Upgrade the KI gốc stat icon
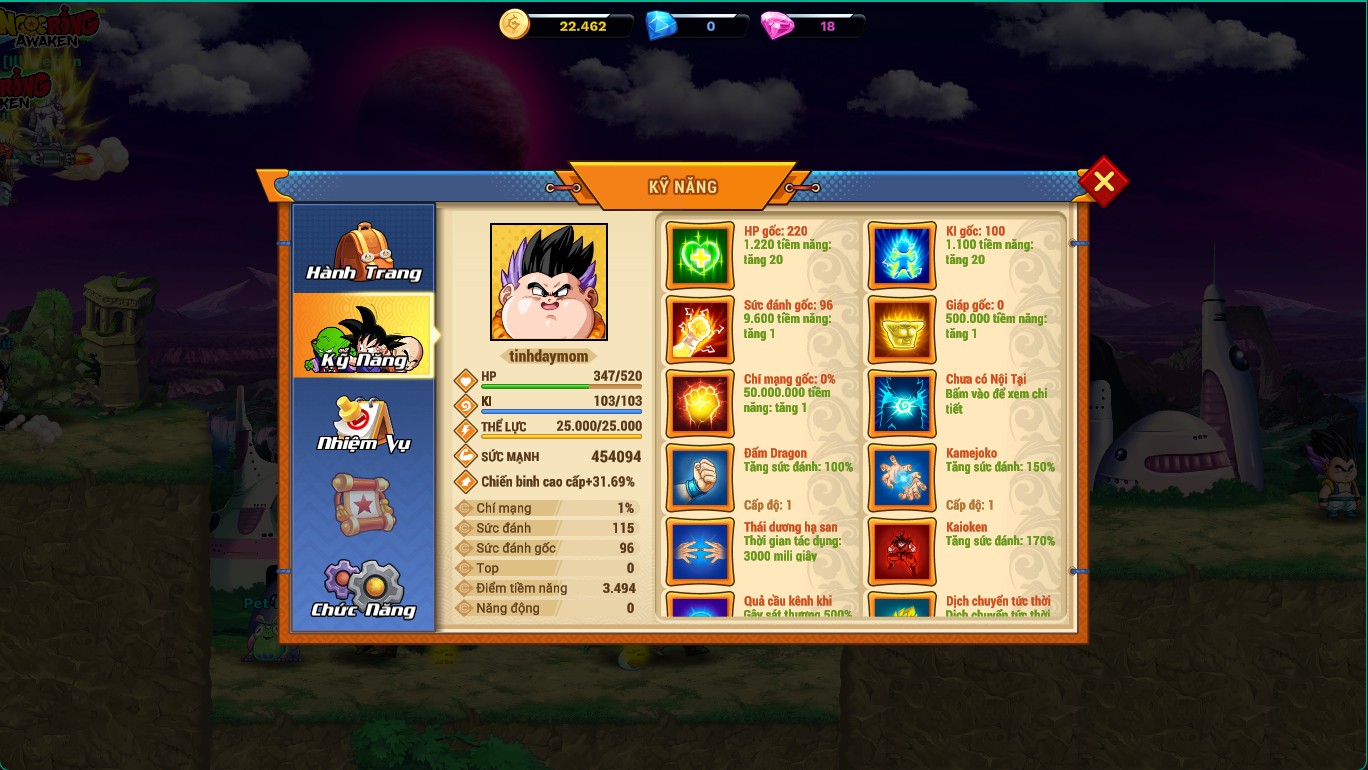 click(x=902, y=256)
